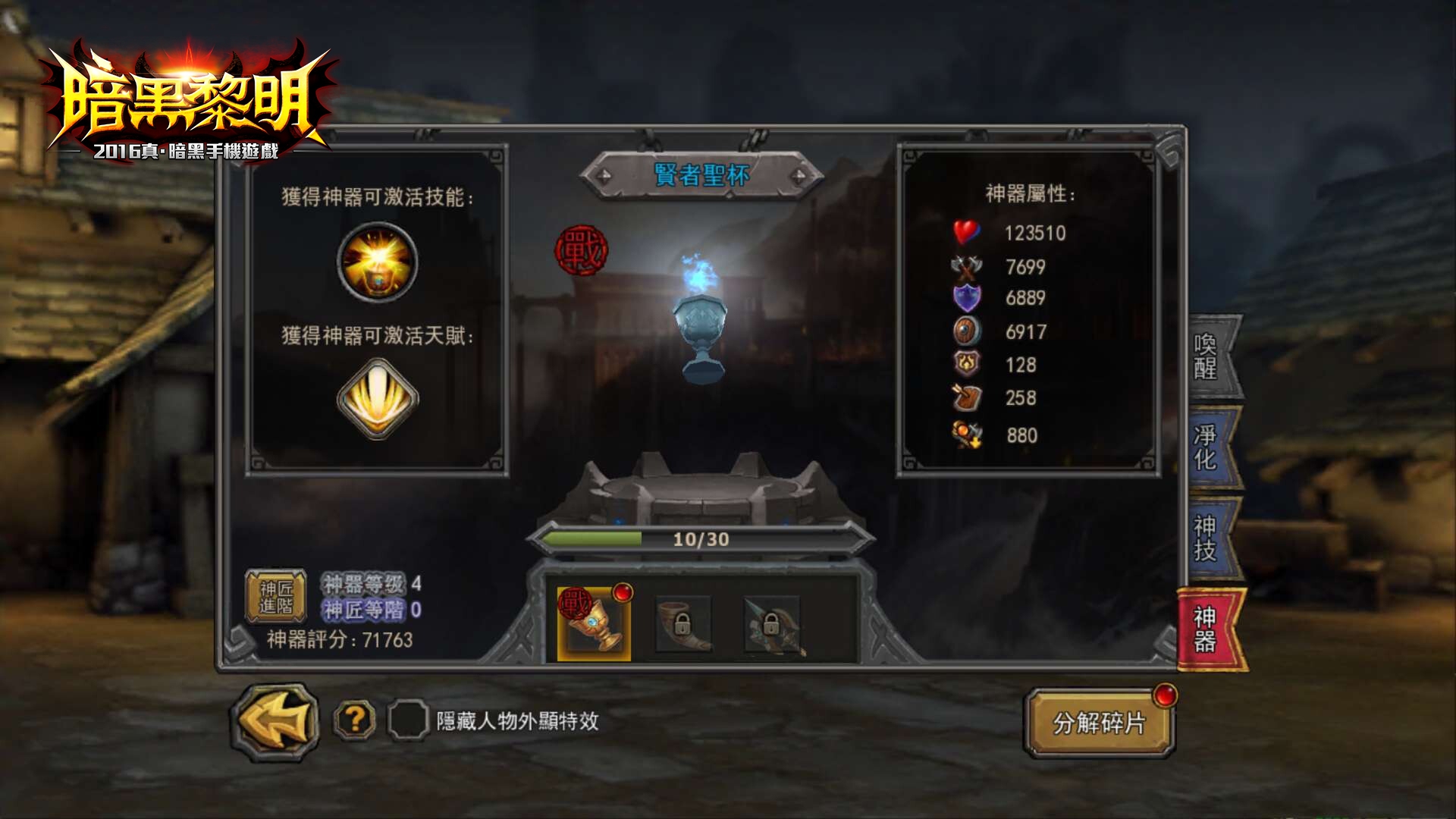Click the heart attribute icon in 神器屬性 panel
Screen dimensions: 1456x819
[965, 233]
